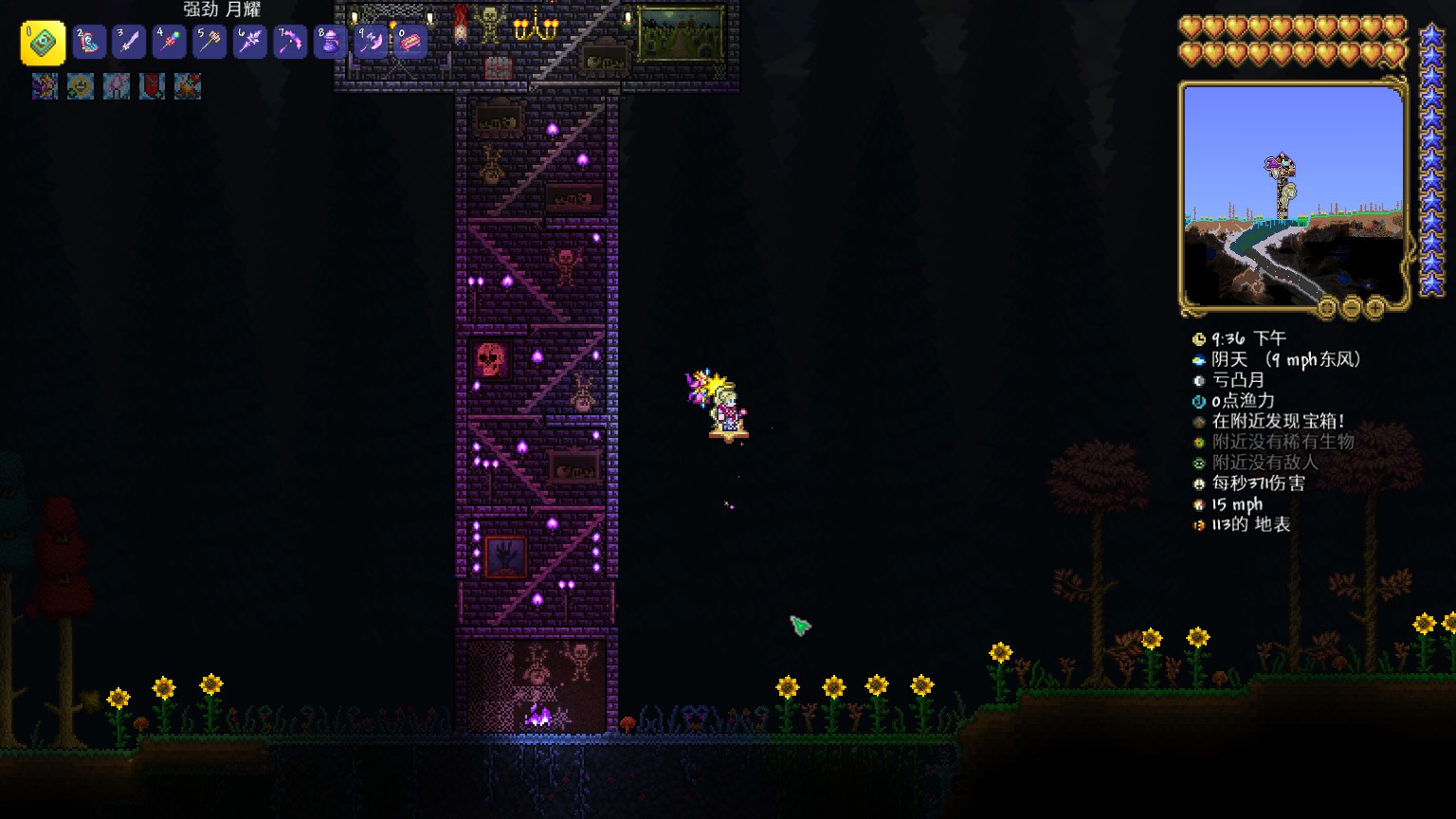Choose the purple sack in hotbar slot 8
This screenshot has width=1456, height=819.
(330, 42)
